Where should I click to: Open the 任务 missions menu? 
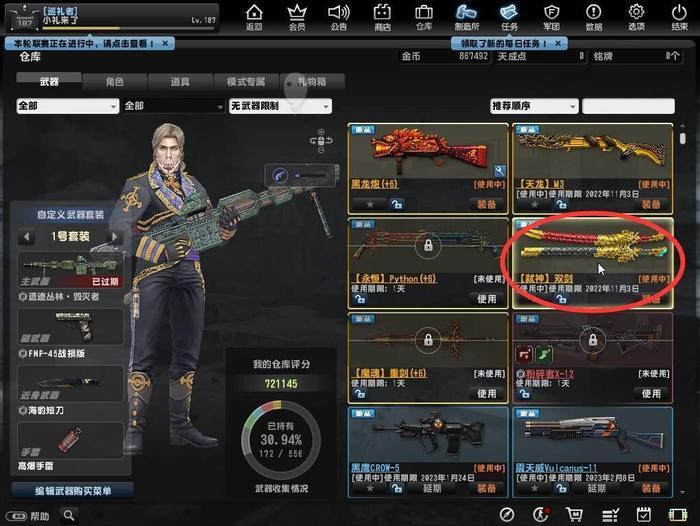tap(510, 17)
